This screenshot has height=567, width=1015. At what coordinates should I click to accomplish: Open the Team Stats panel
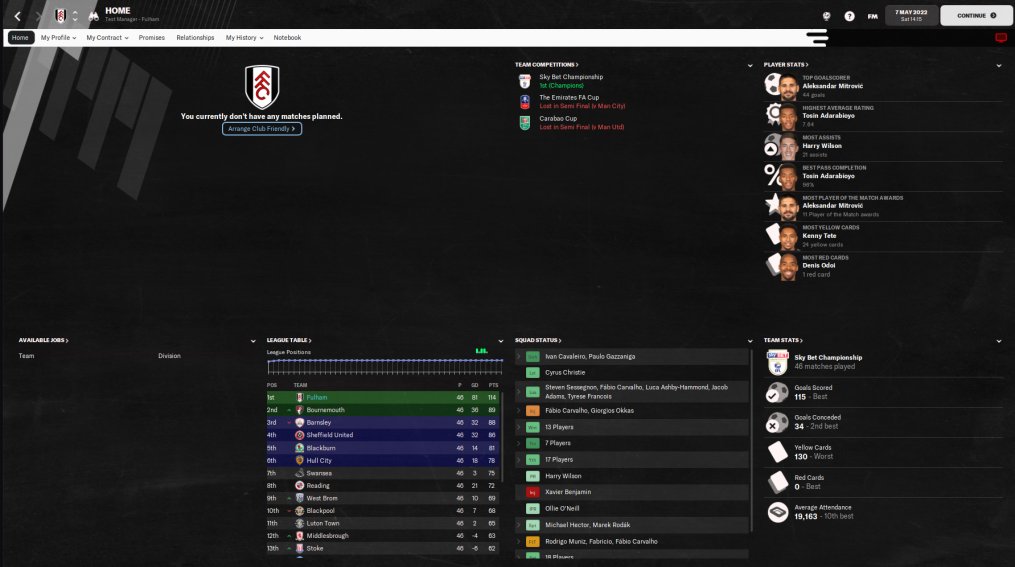[783, 341]
